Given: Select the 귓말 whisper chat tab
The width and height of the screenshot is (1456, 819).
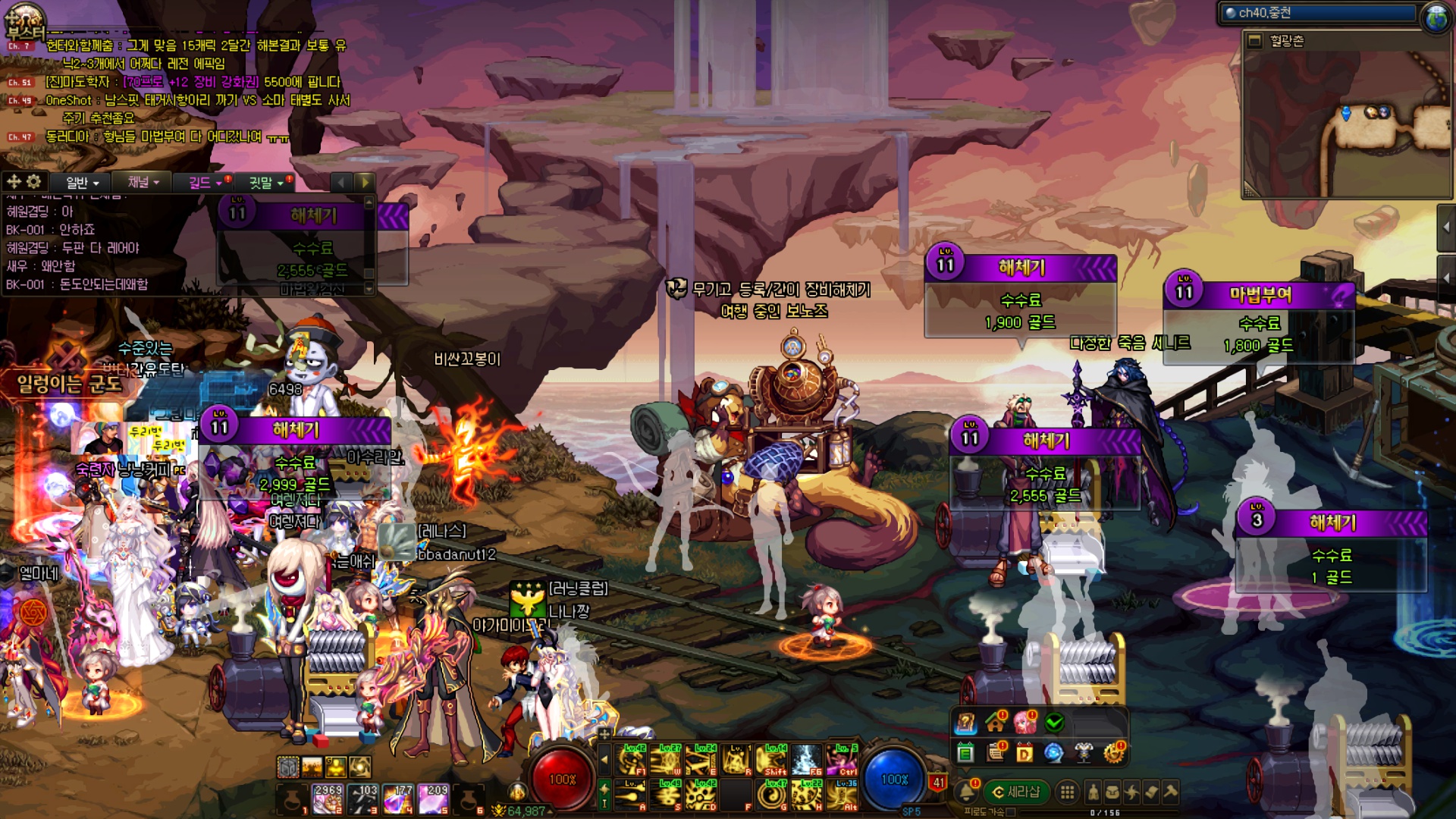Looking at the screenshot, I should (x=265, y=183).
